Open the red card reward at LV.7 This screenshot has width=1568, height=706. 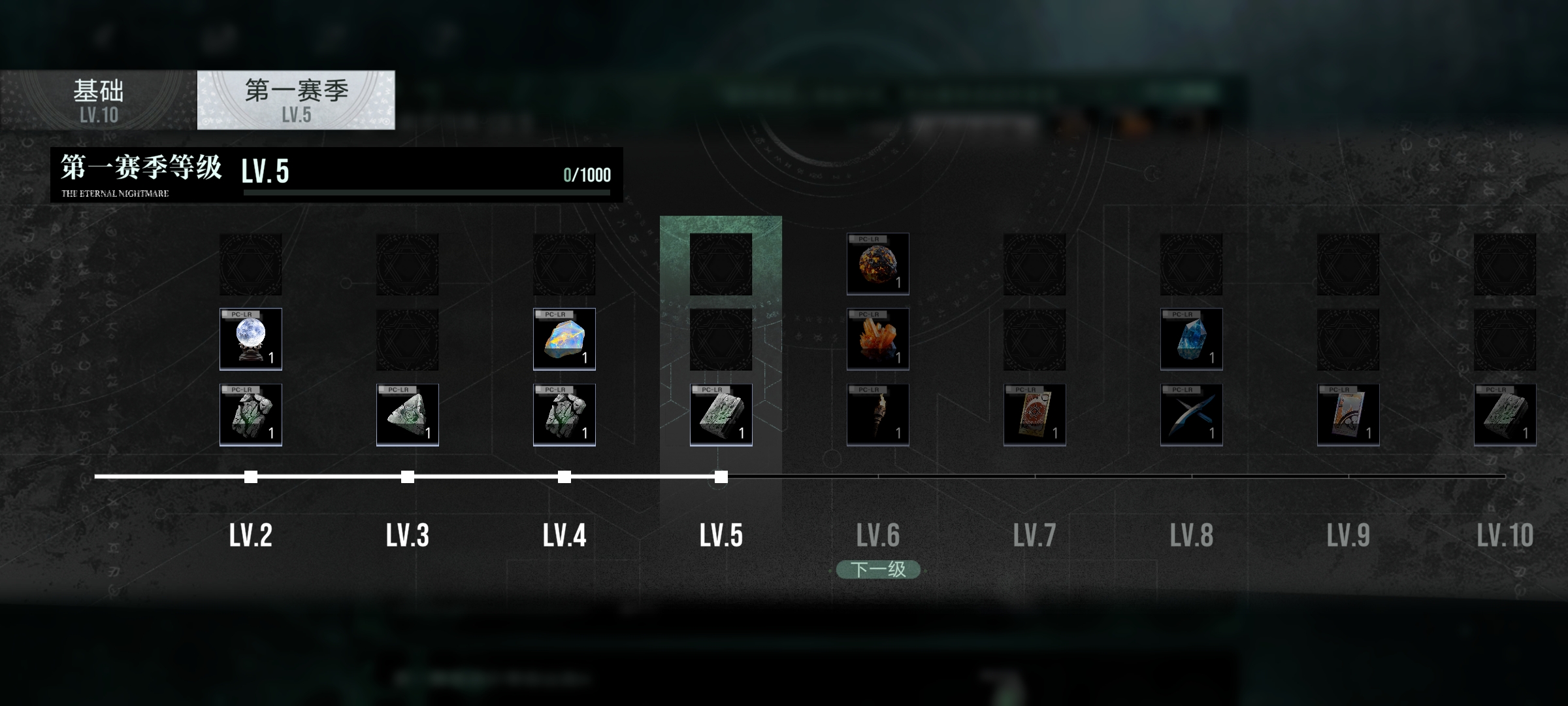pyautogui.click(x=1035, y=414)
